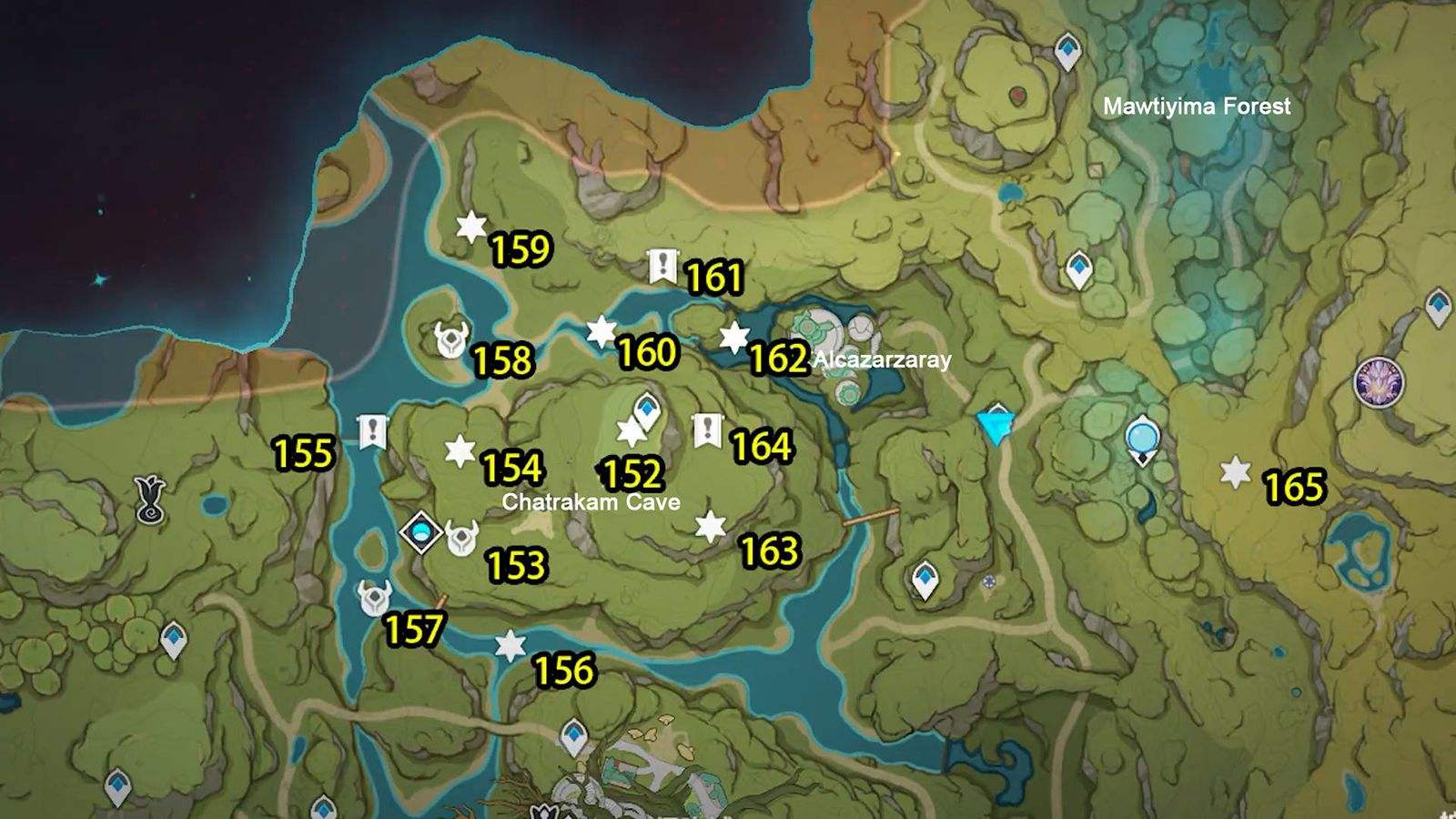
Task: Open the blue triangle domain marker
Action: click(995, 426)
